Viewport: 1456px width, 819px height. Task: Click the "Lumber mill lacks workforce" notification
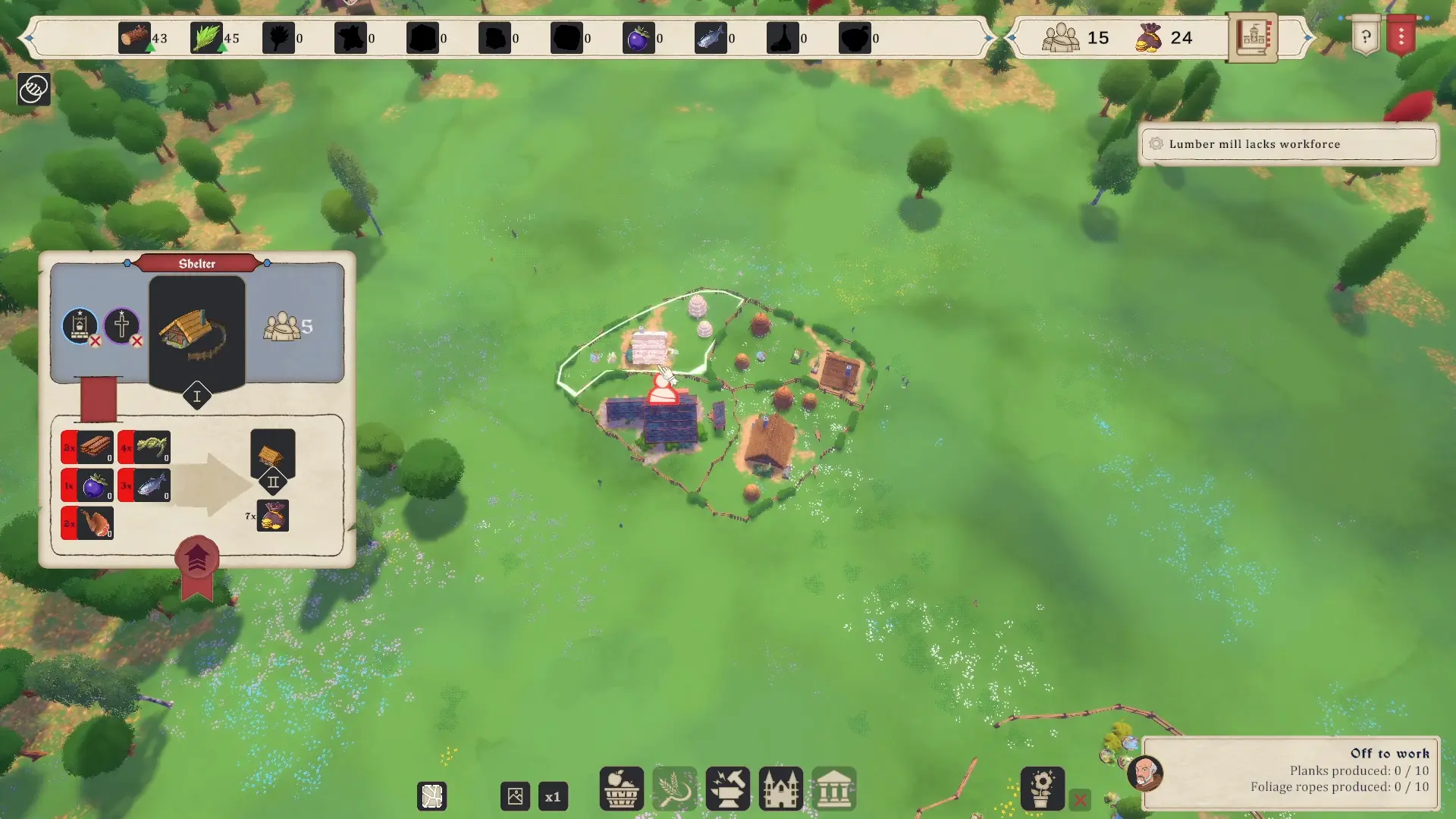pos(1288,144)
